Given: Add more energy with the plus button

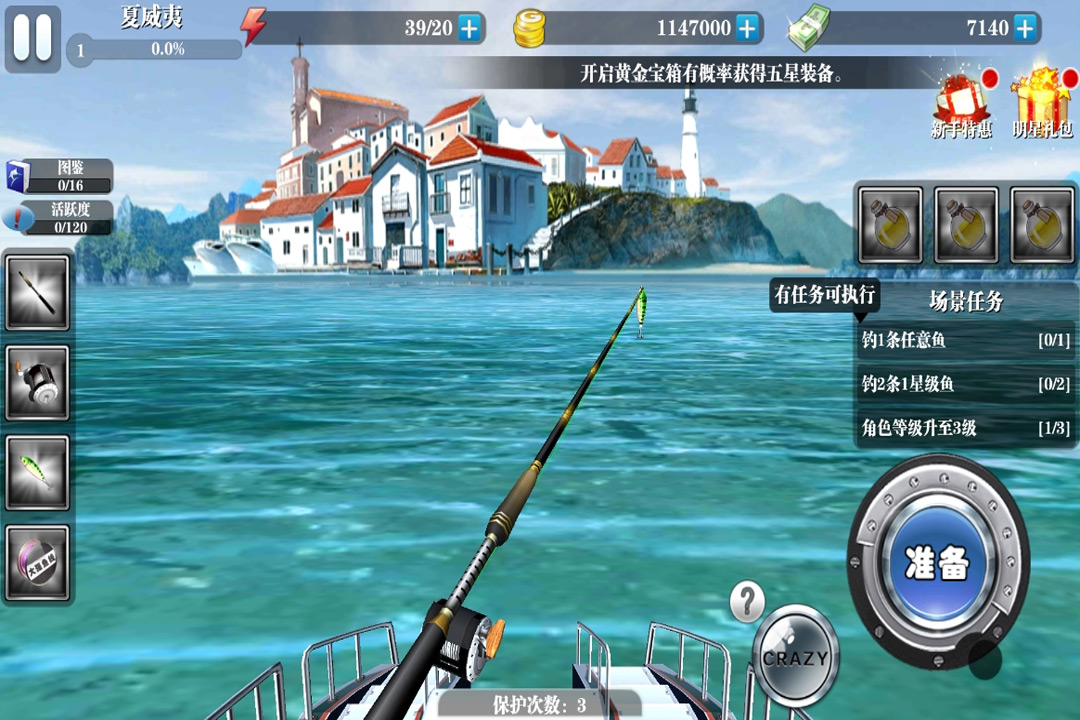Looking at the screenshot, I should (470, 28).
